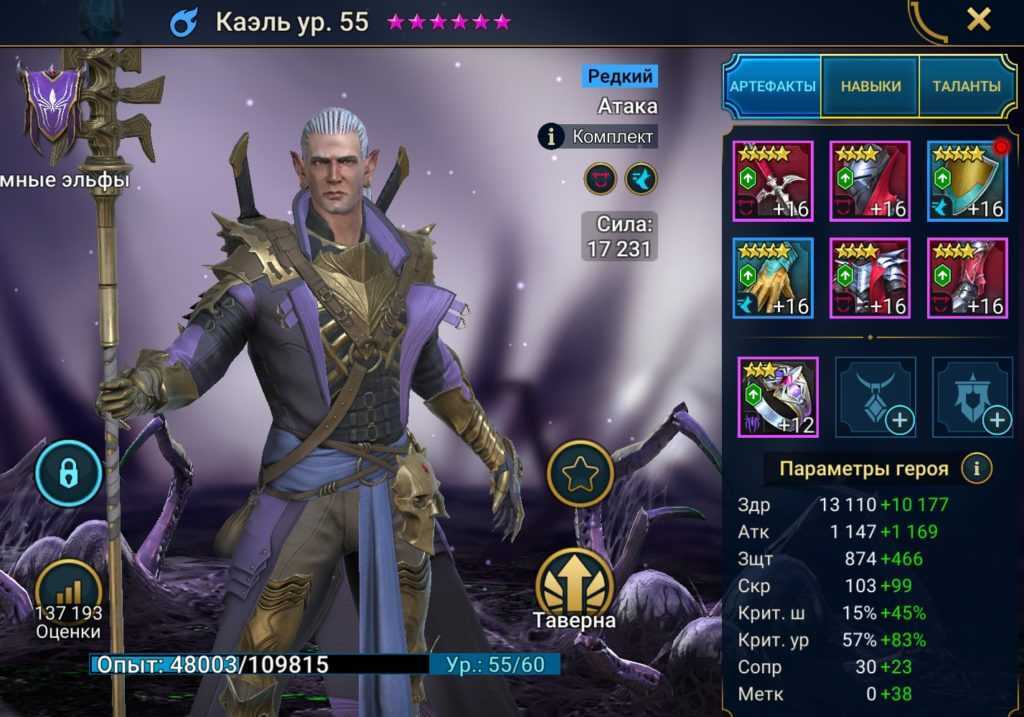1024x717 pixels.
Task: Select the equipped ring accessory slot
Action: click(777, 397)
